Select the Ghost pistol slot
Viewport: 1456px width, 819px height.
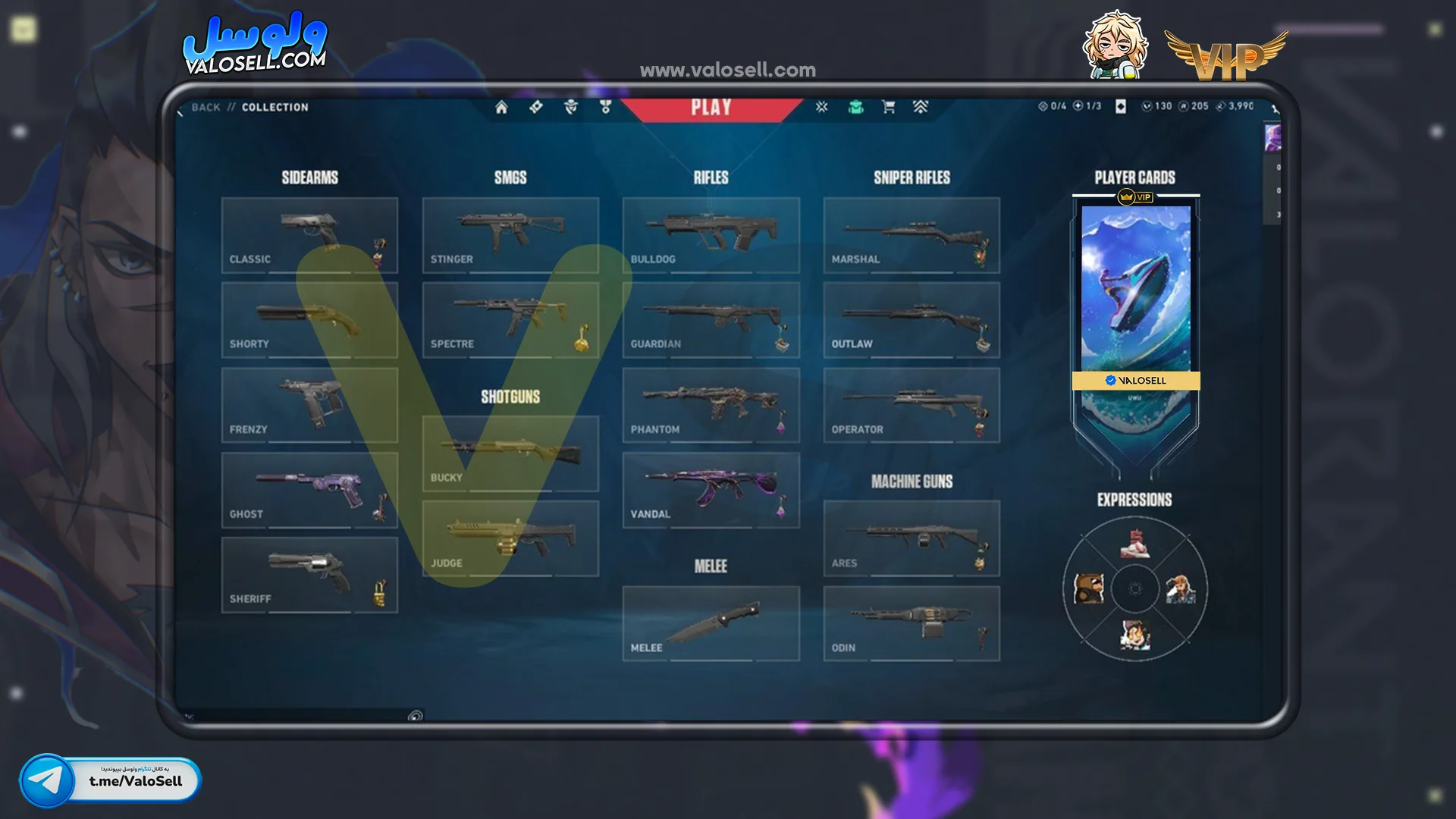[309, 490]
